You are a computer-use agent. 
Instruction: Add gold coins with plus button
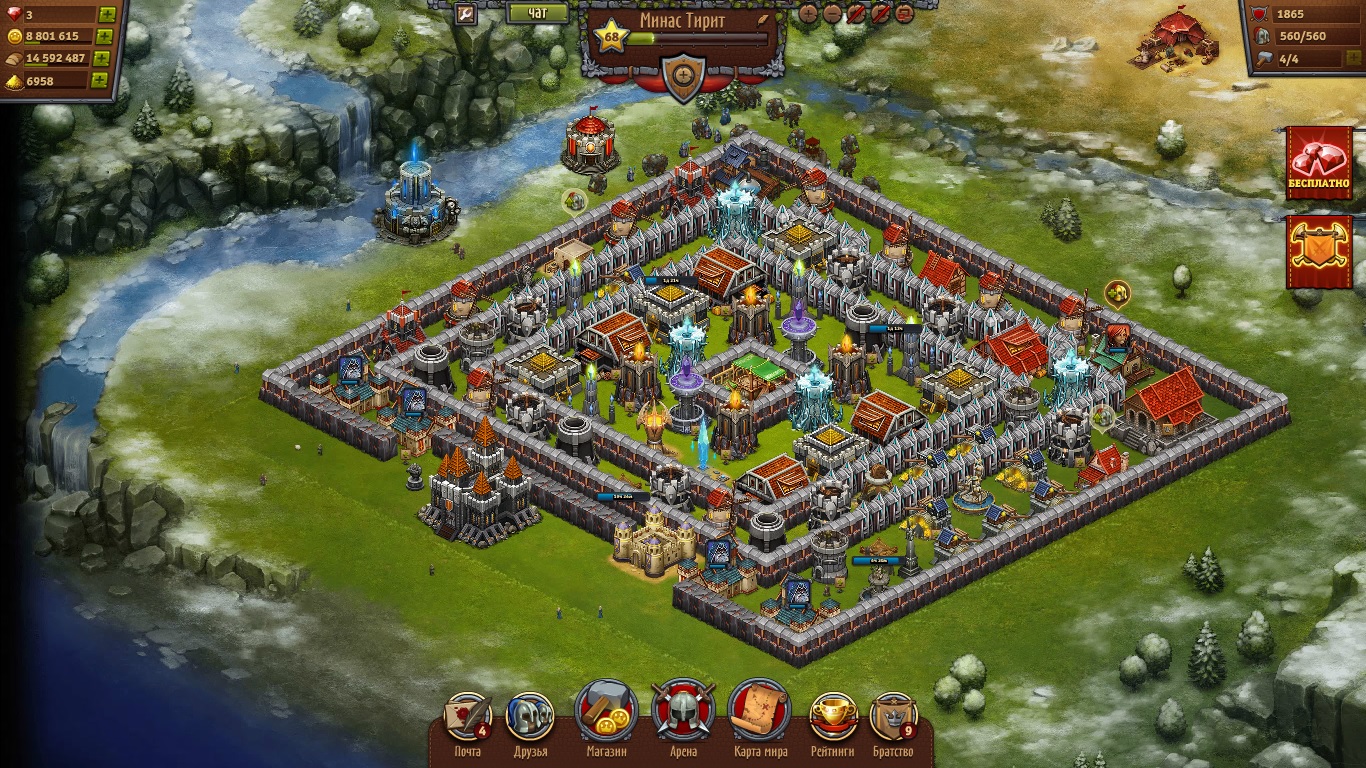[x=103, y=36]
